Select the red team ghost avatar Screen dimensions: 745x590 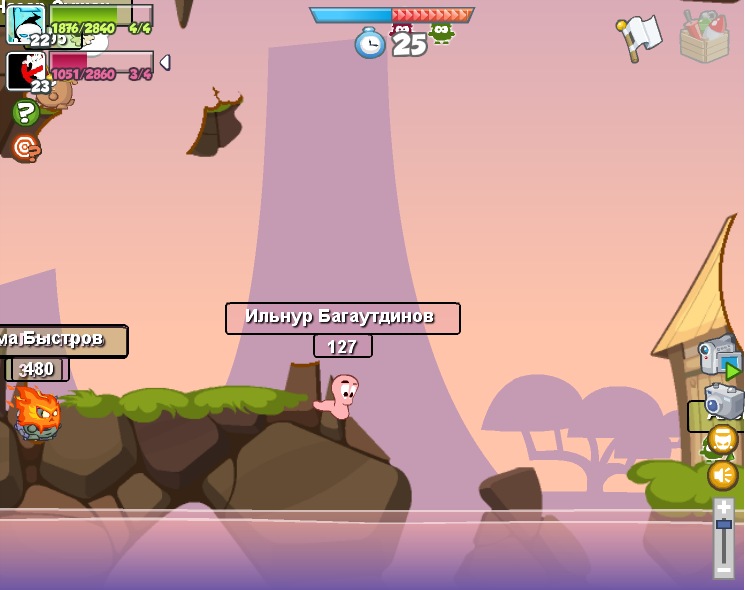tap(25, 70)
